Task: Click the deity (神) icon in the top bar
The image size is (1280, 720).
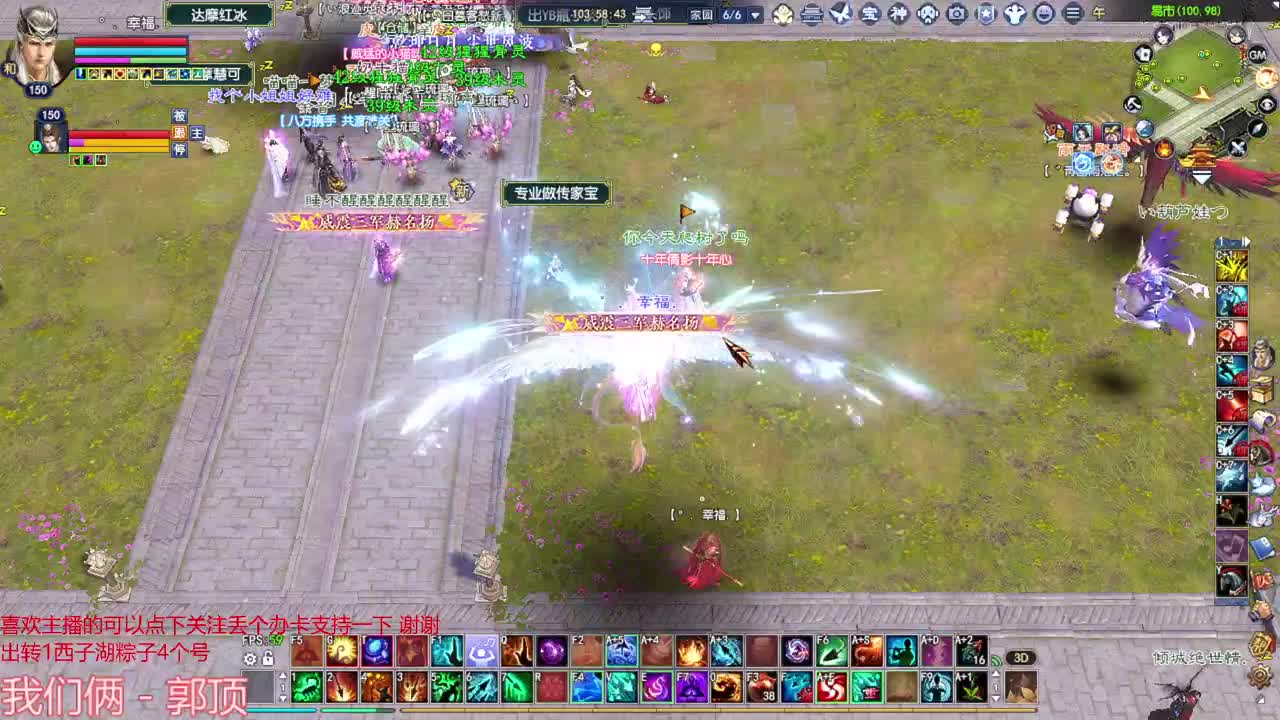Action: pyautogui.click(x=897, y=14)
